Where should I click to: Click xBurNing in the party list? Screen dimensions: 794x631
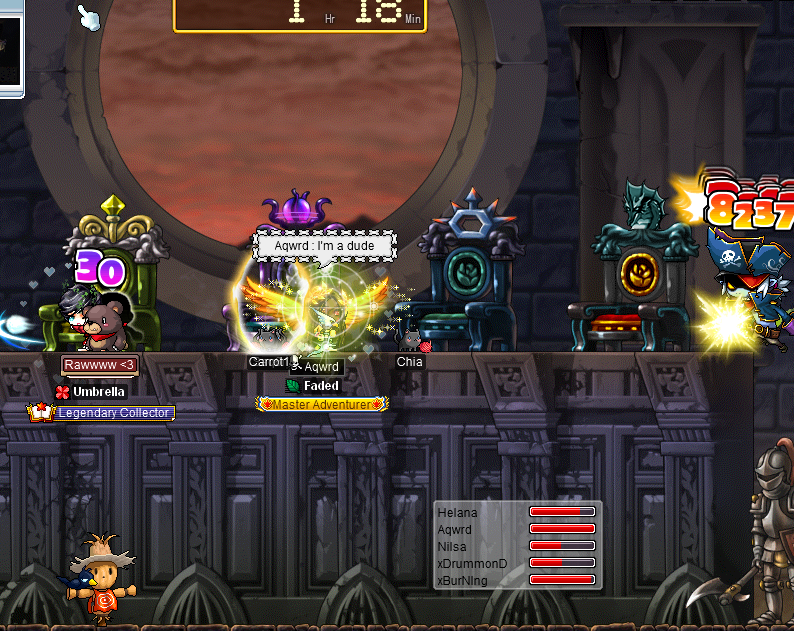[x=465, y=580]
